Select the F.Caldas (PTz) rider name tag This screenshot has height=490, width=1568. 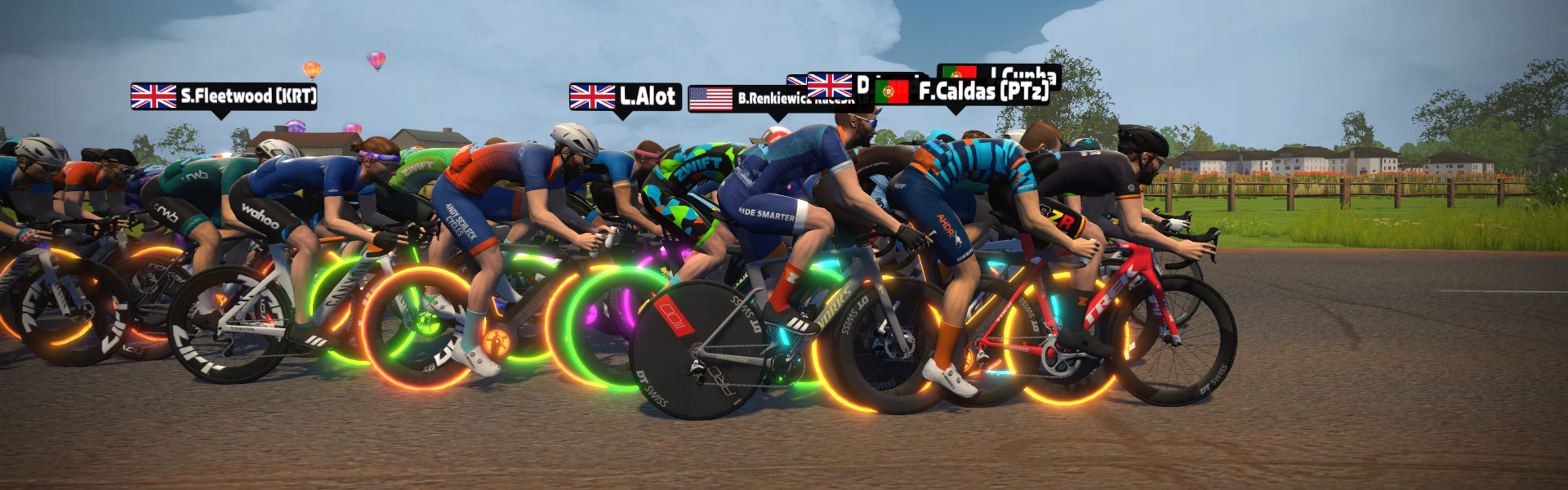(x=964, y=91)
